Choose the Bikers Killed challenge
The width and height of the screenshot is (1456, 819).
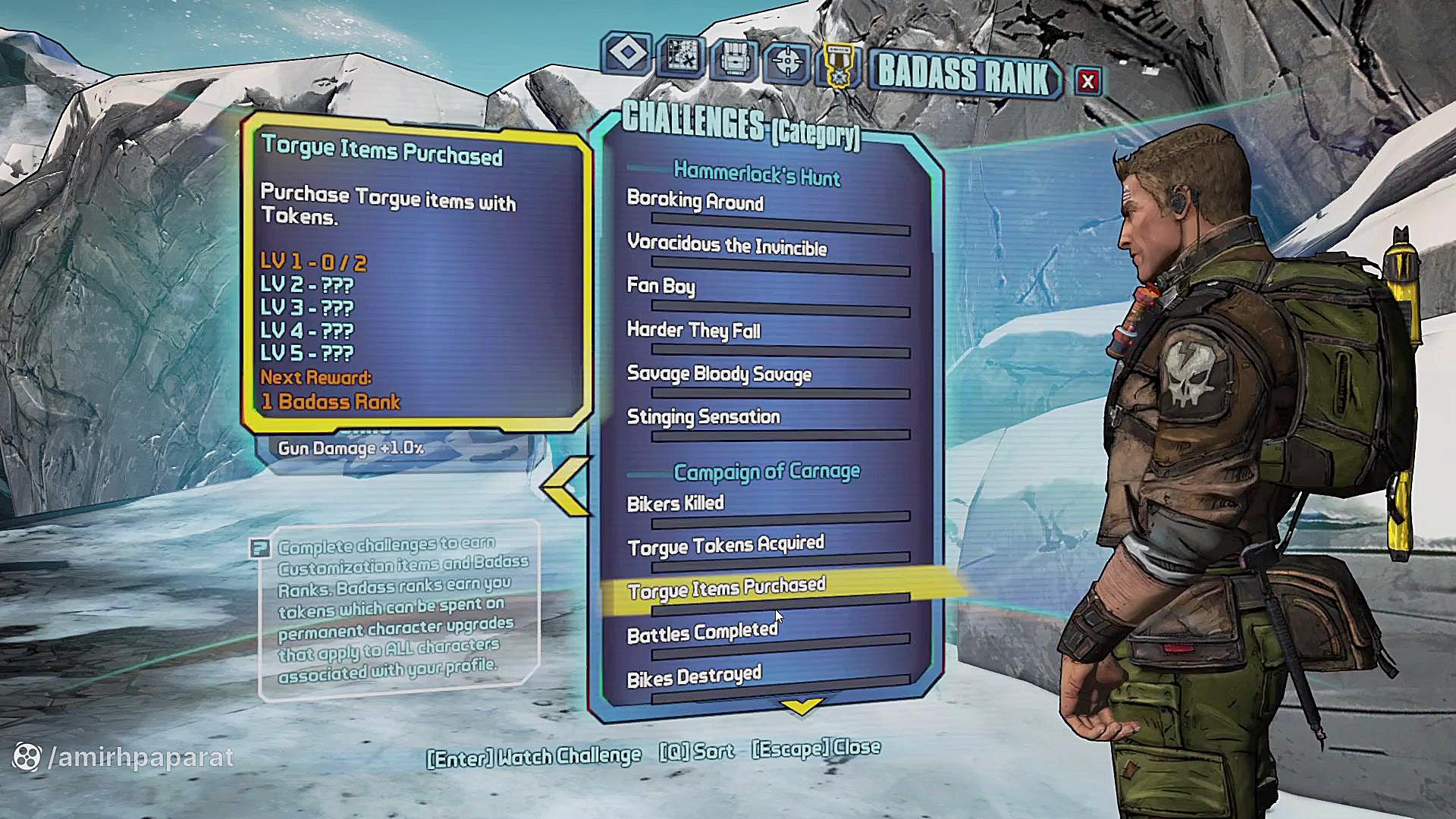coord(675,504)
